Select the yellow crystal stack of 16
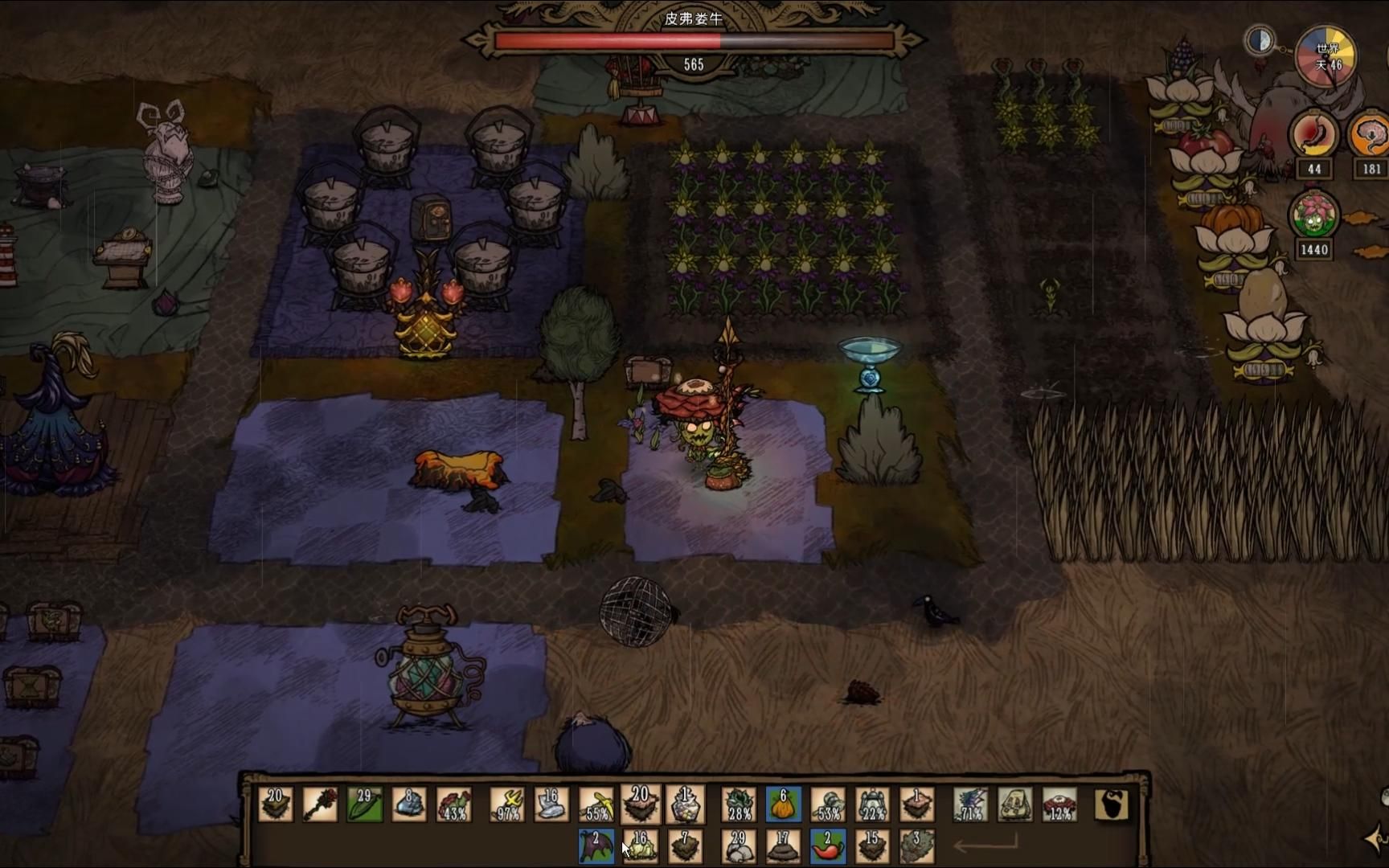 (x=640, y=846)
